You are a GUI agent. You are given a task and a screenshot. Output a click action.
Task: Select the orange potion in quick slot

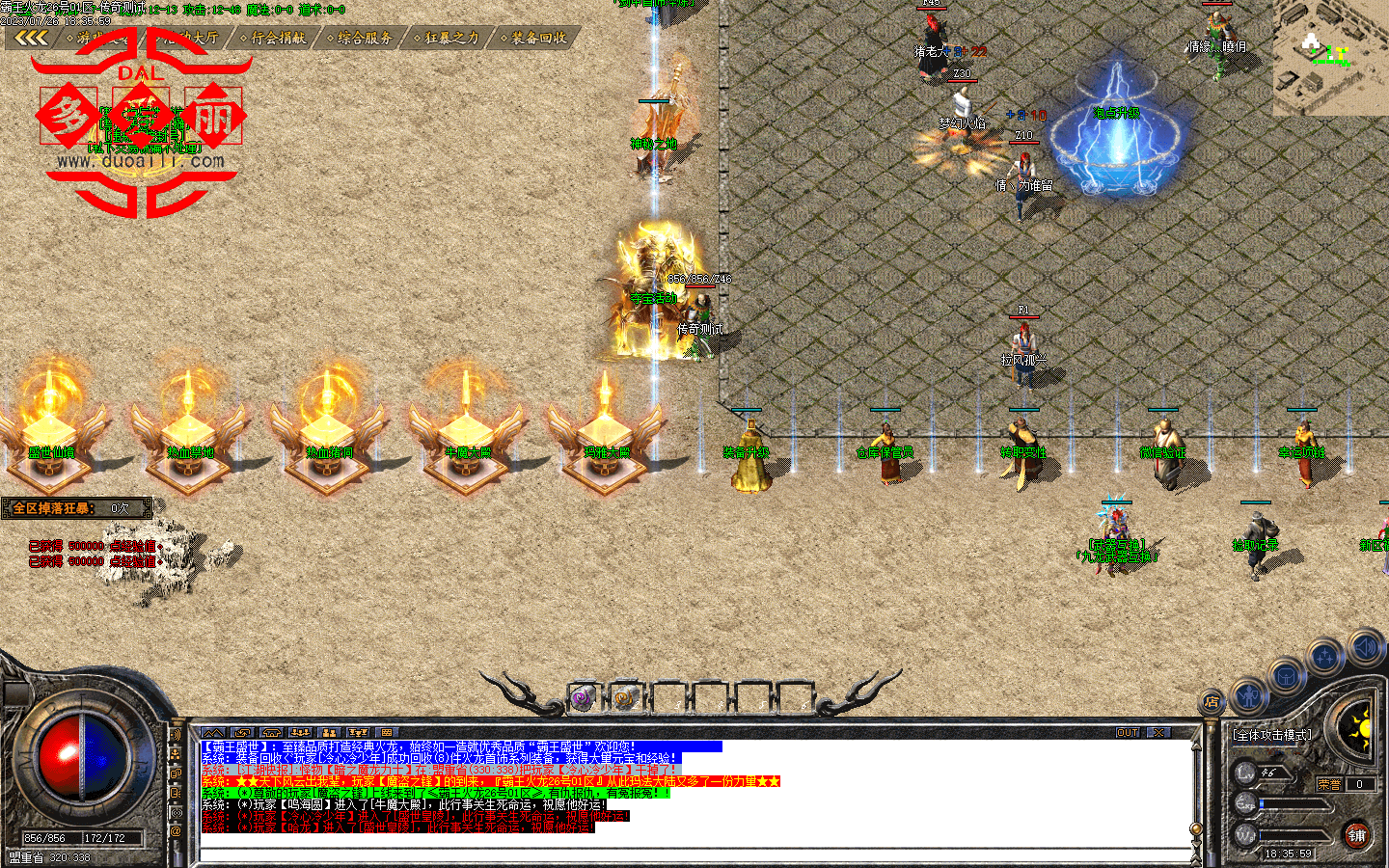[x=622, y=699]
